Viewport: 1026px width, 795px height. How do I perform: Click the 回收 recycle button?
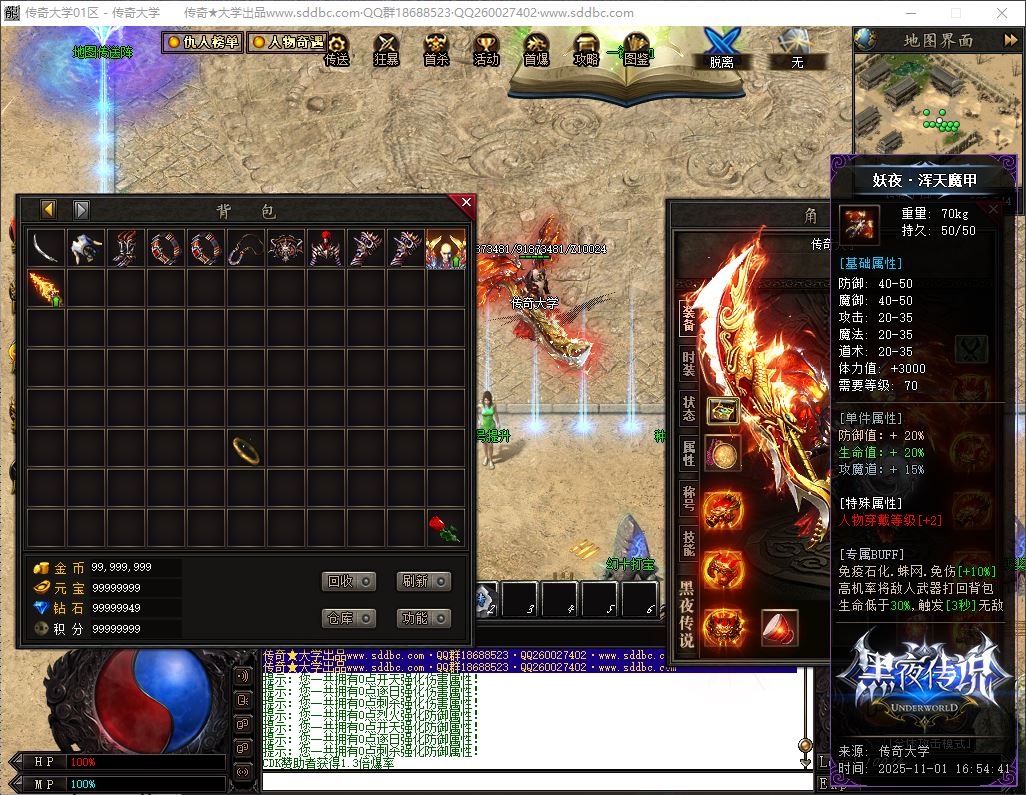coord(349,582)
